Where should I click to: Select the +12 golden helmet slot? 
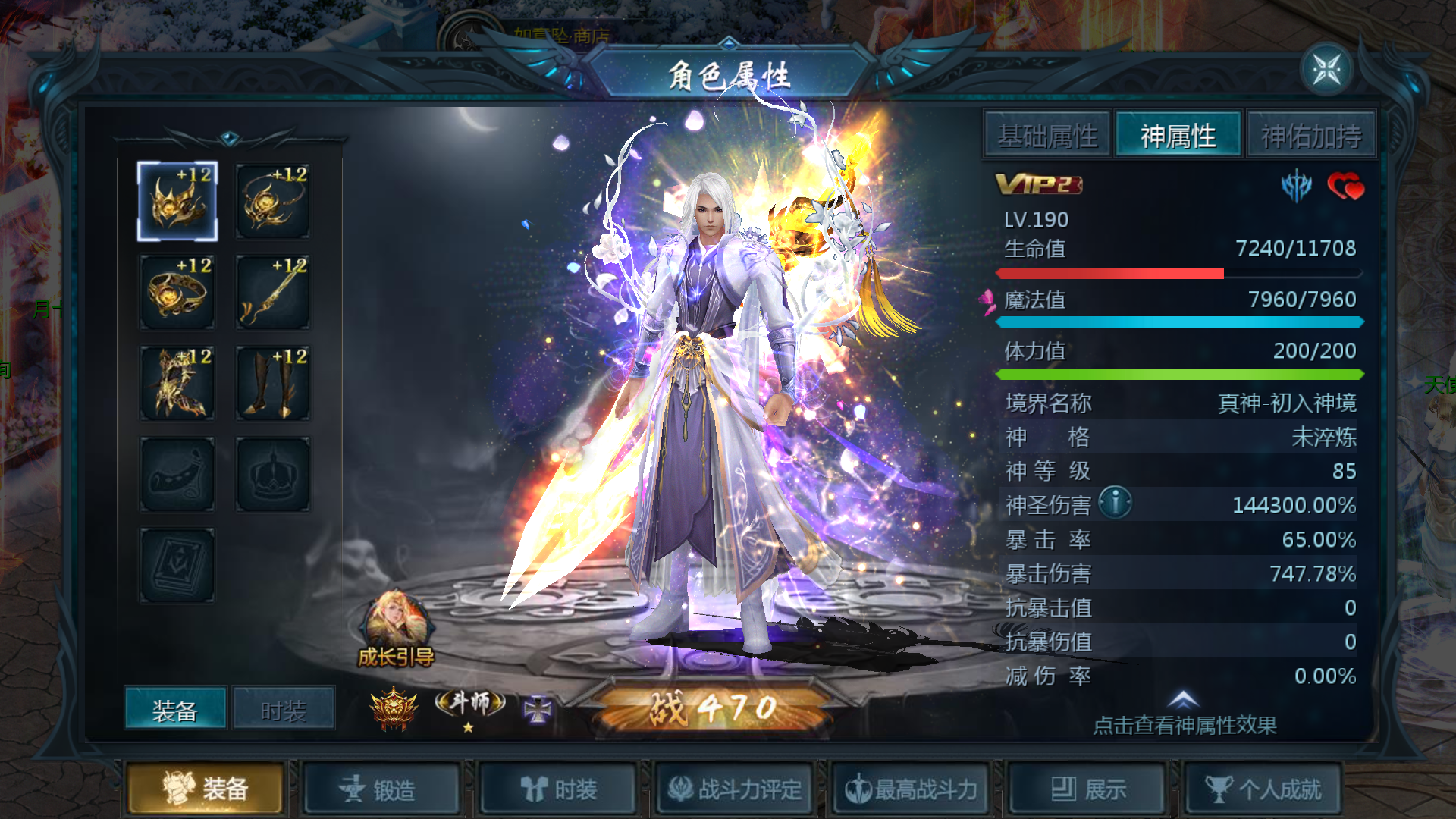(x=177, y=202)
